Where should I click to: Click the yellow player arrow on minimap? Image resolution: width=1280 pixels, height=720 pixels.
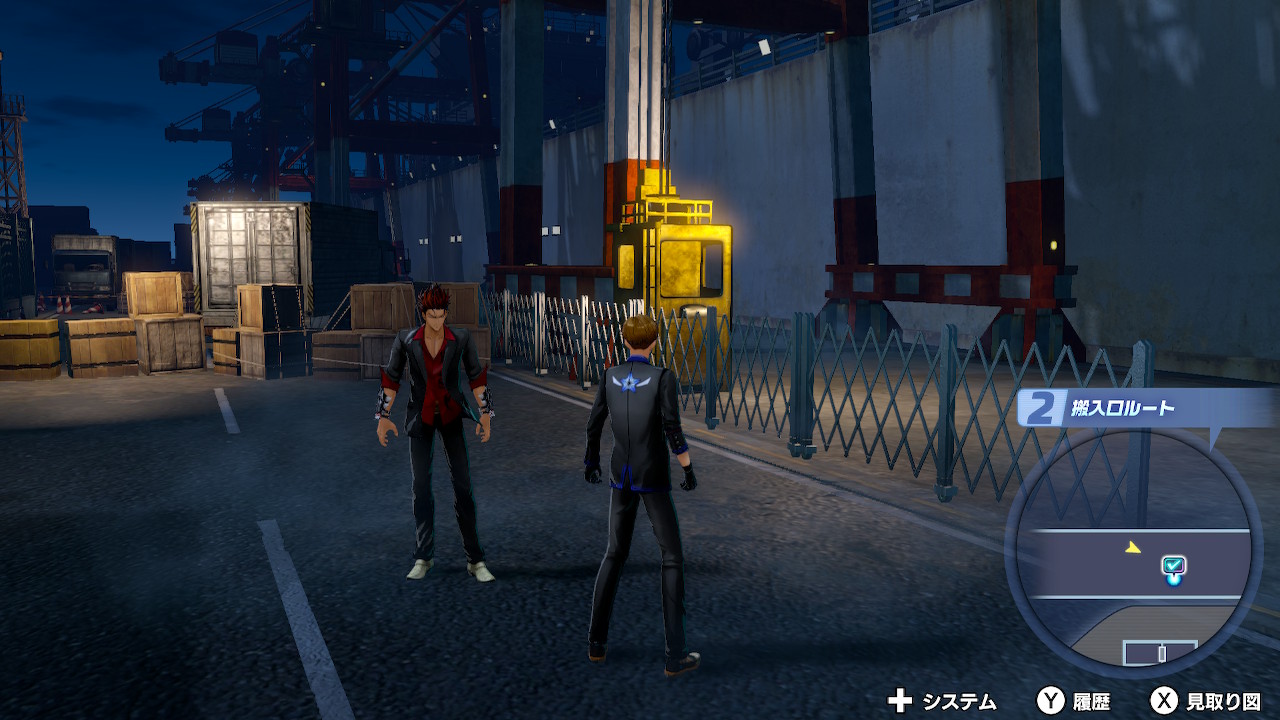(1131, 547)
